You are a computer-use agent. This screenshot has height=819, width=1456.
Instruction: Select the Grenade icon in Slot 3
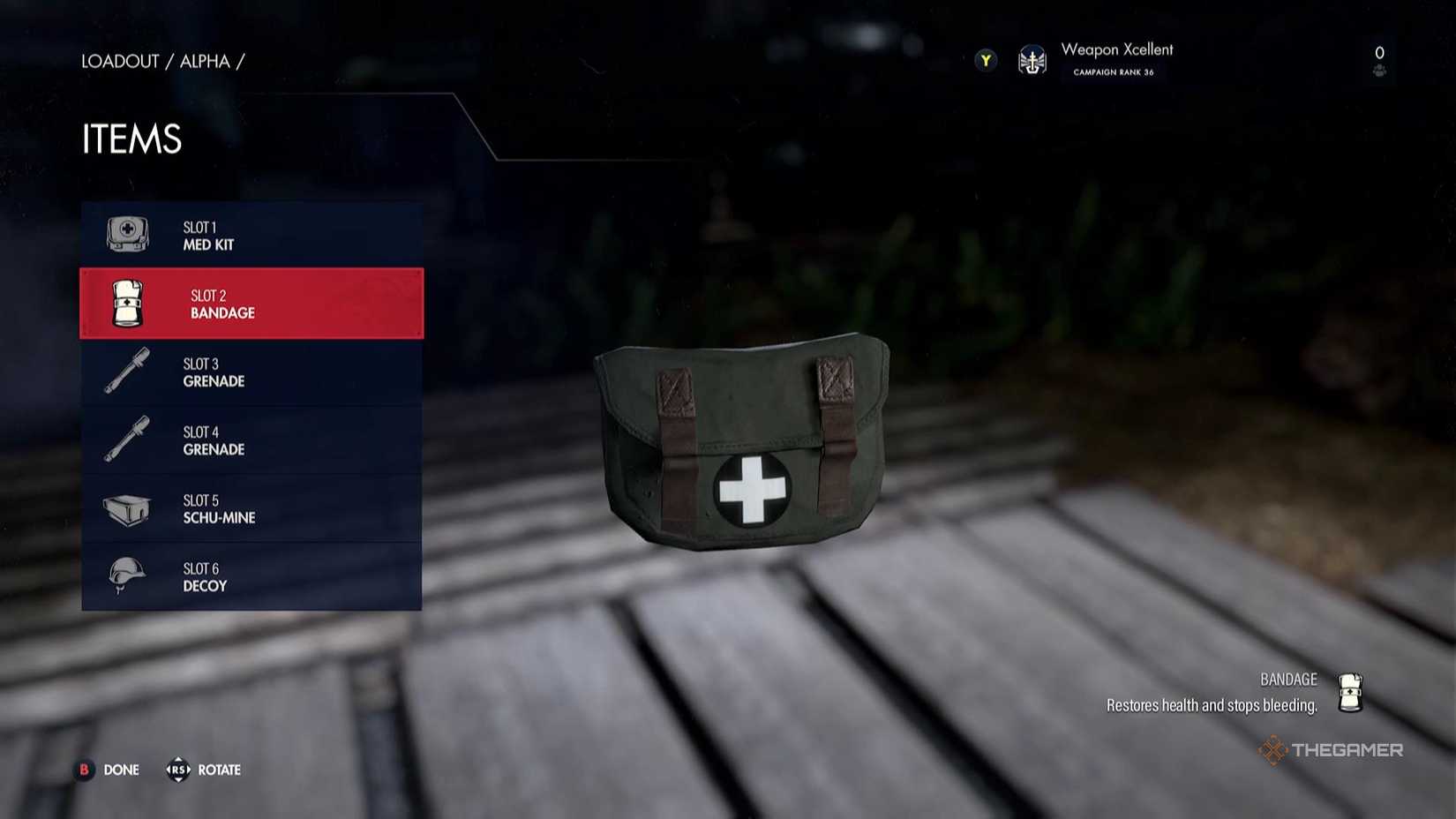click(124, 371)
